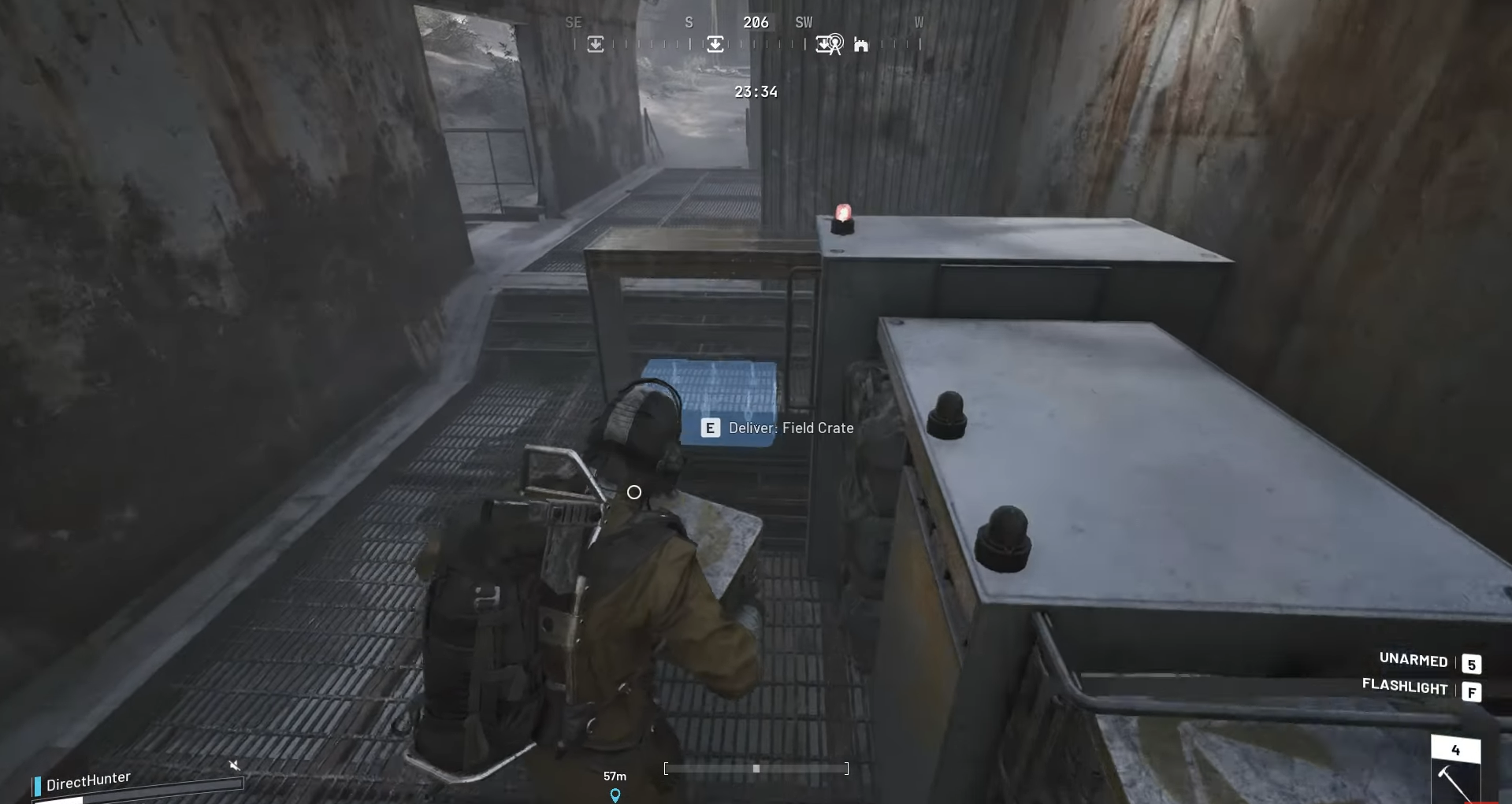Adjust the zoom slider at the bottom center
The width and height of the screenshot is (1512, 804).
pos(756,769)
